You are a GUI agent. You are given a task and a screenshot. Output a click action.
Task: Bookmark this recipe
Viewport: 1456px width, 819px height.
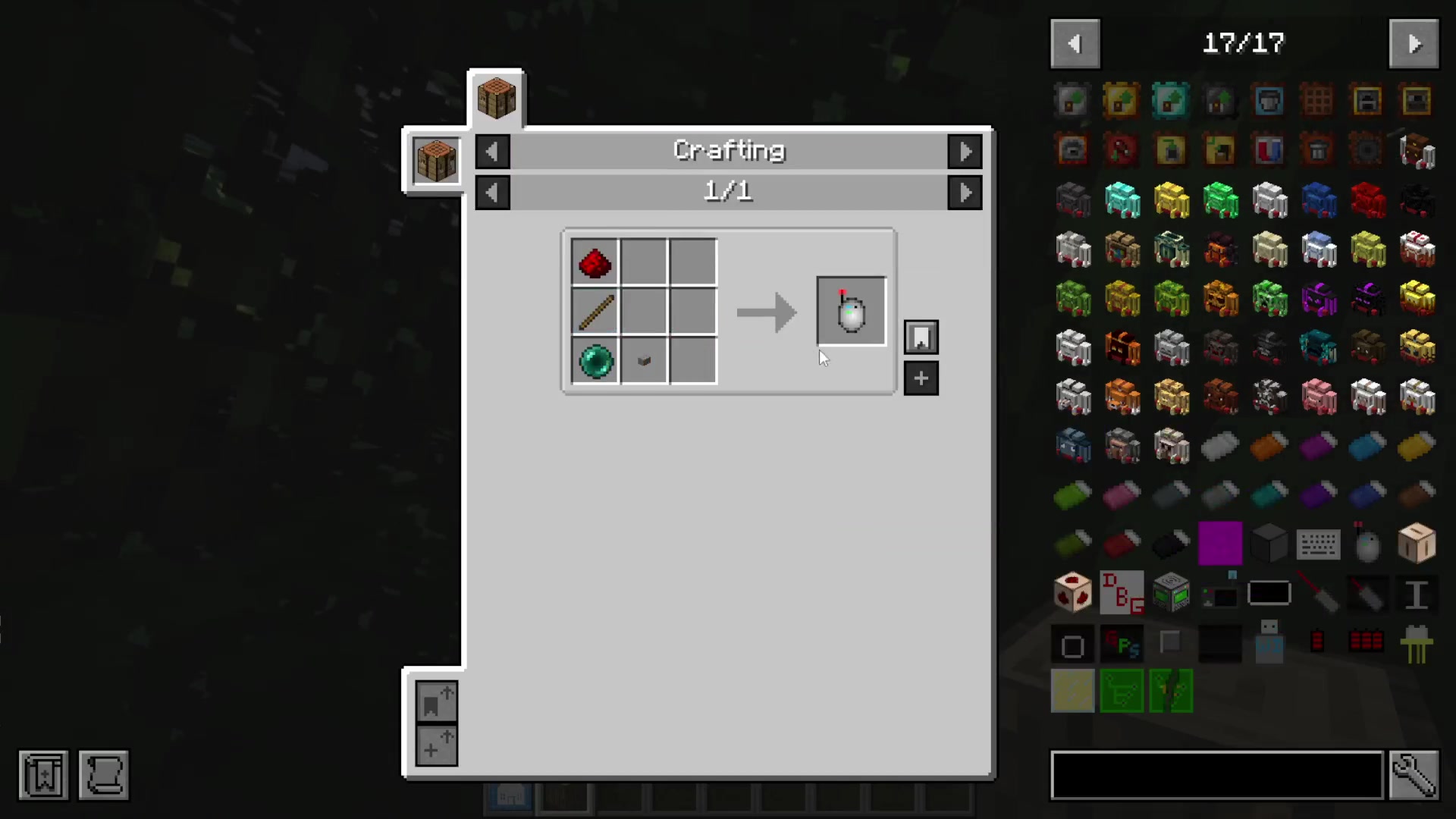click(921, 337)
